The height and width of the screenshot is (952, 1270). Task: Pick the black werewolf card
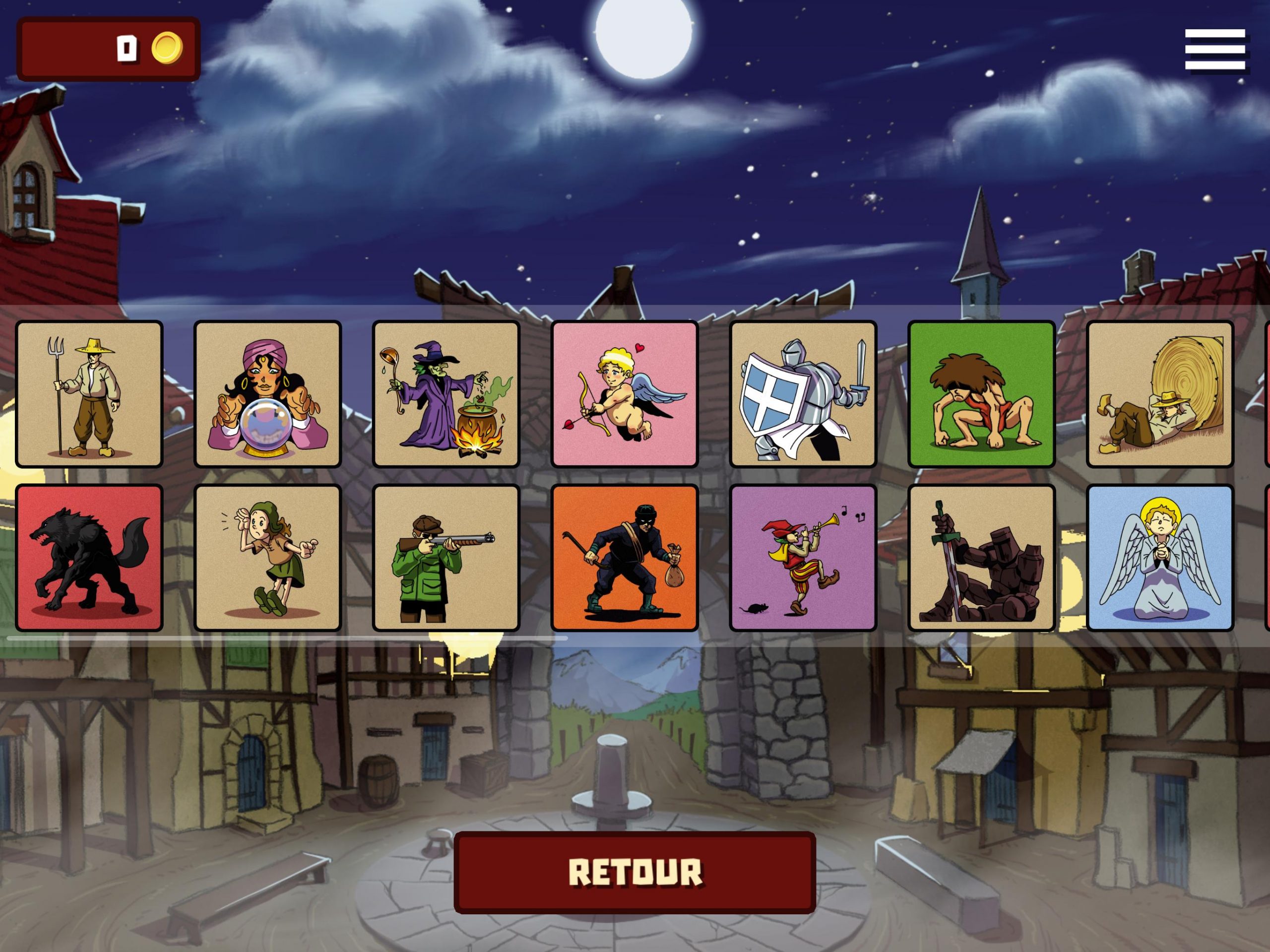89,558
